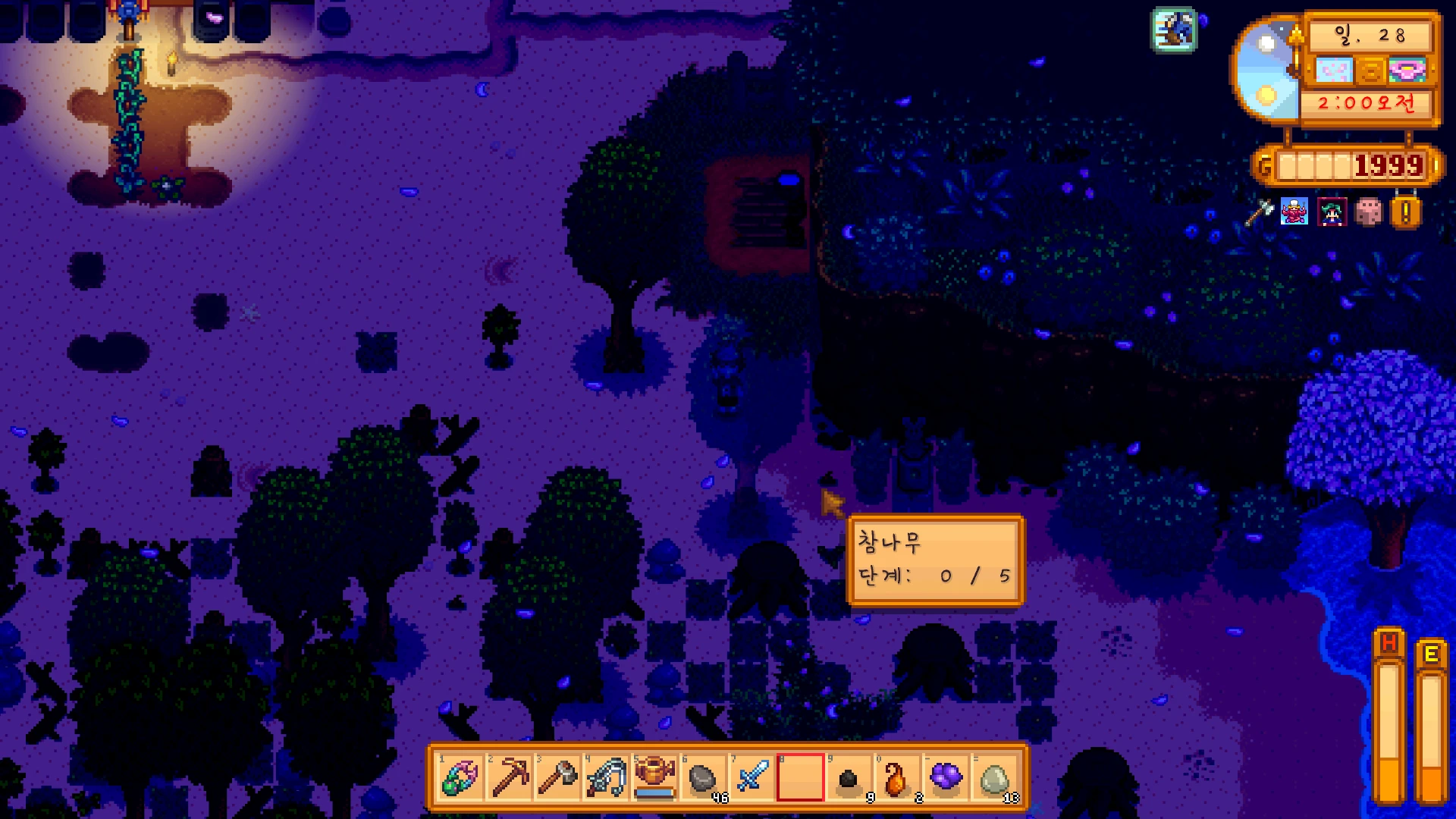Click the red-highlighted empty hotbar slot
The width and height of the screenshot is (1456, 819).
tap(800, 777)
